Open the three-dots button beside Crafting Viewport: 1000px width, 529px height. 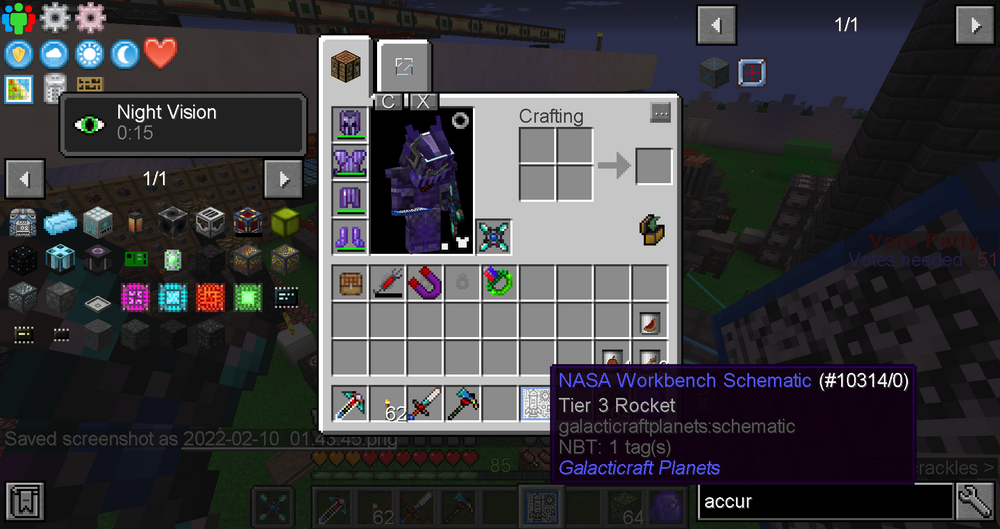pyautogui.click(x=660, y=113)
